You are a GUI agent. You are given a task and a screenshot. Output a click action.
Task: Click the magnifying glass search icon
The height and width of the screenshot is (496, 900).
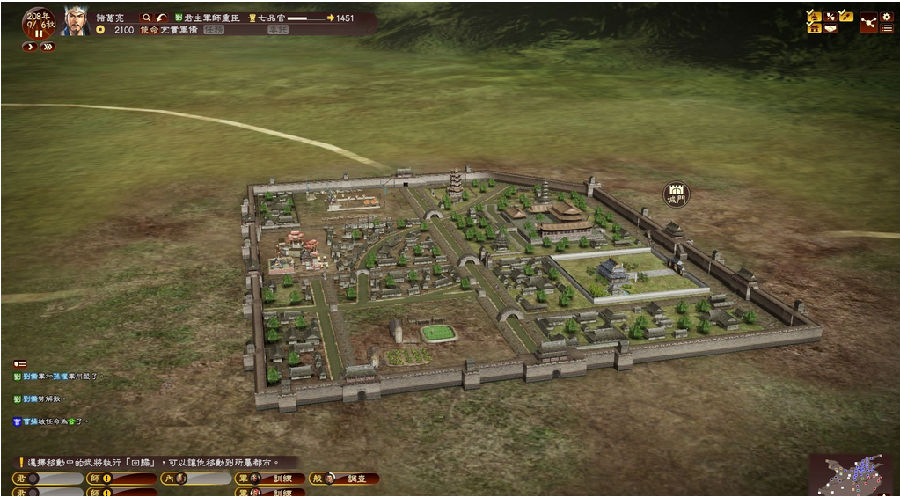147,18
